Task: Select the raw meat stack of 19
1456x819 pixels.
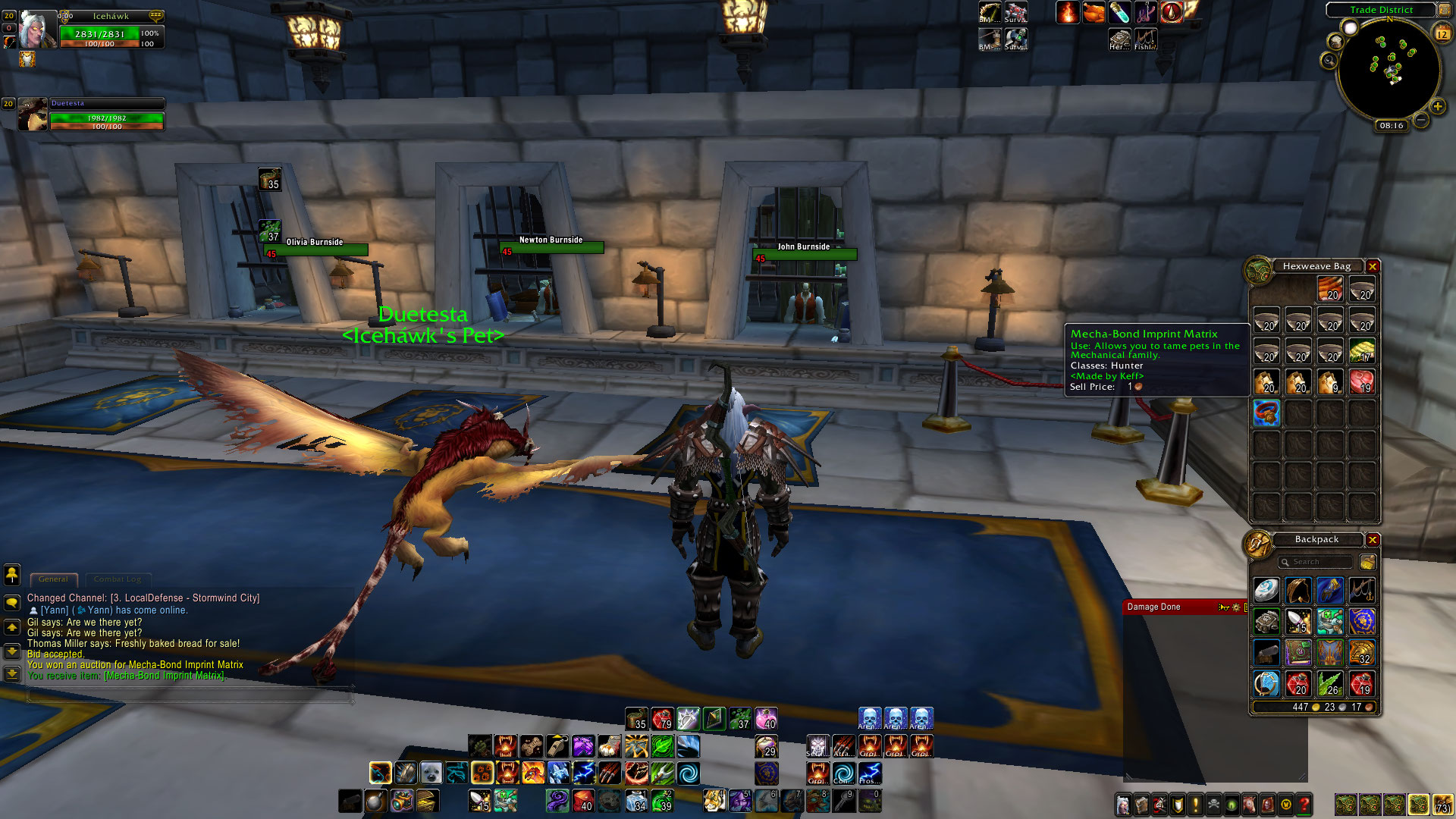Action: coord(1362,381)
